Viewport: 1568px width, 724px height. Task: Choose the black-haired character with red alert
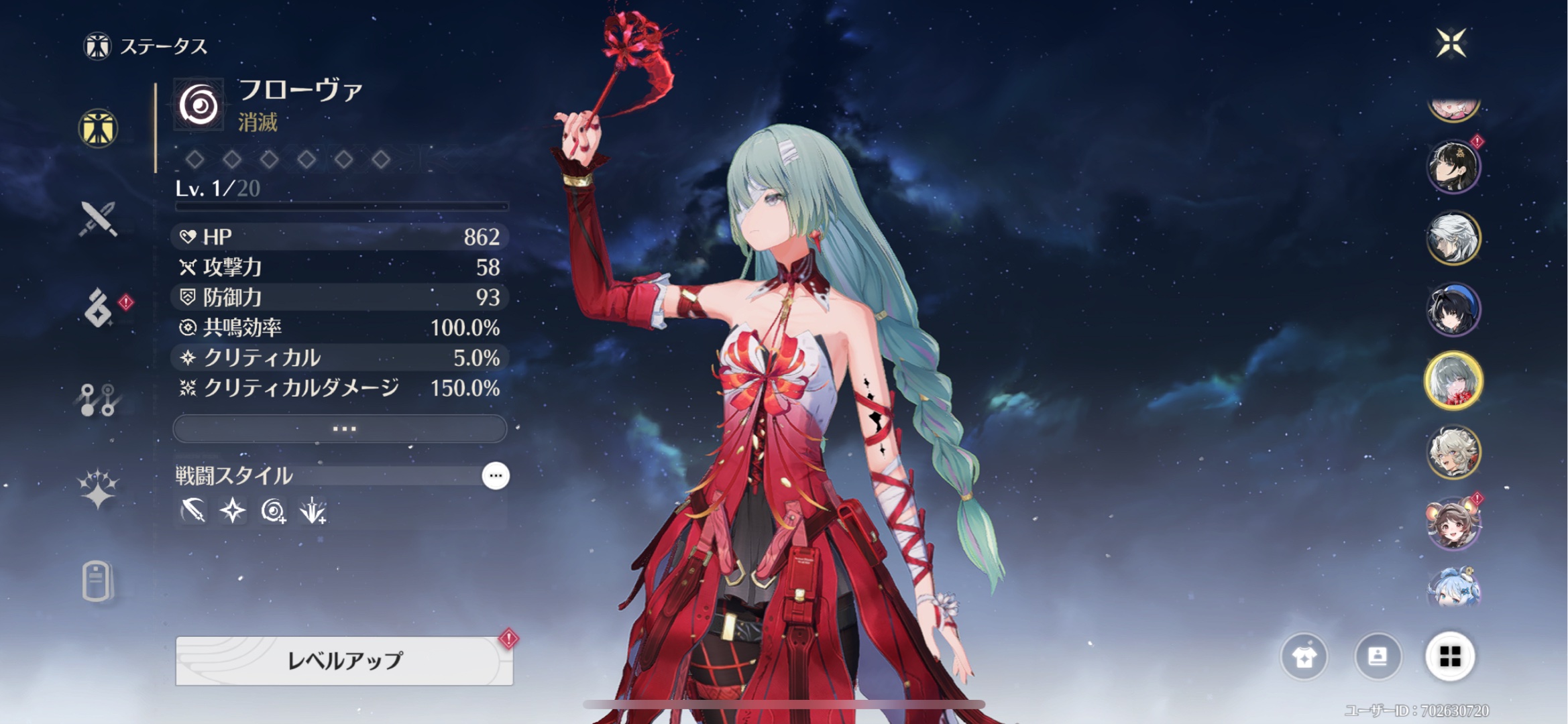coord(1453,167)
